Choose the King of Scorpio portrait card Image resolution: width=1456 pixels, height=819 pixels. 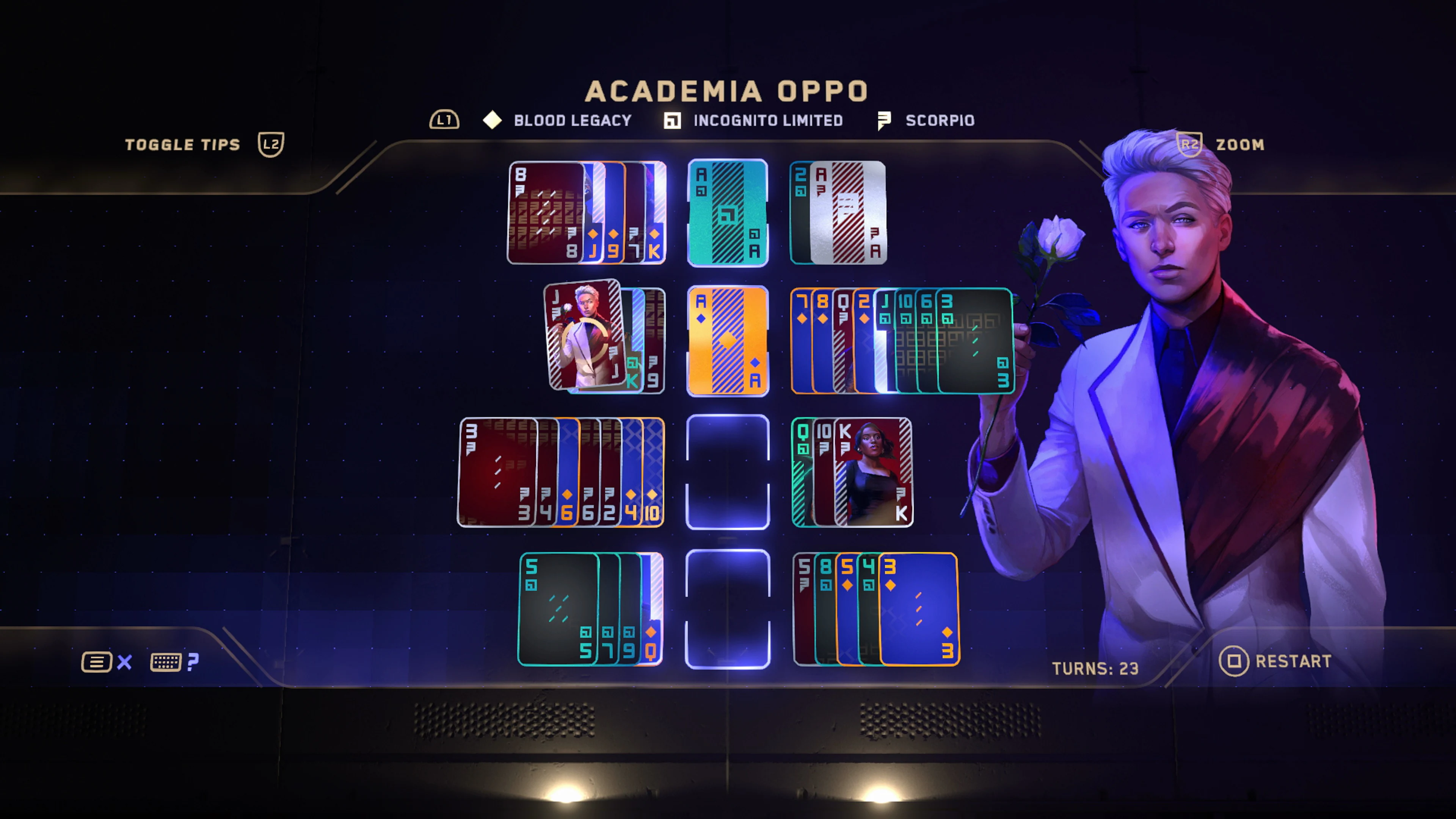[x=873, y=472]
